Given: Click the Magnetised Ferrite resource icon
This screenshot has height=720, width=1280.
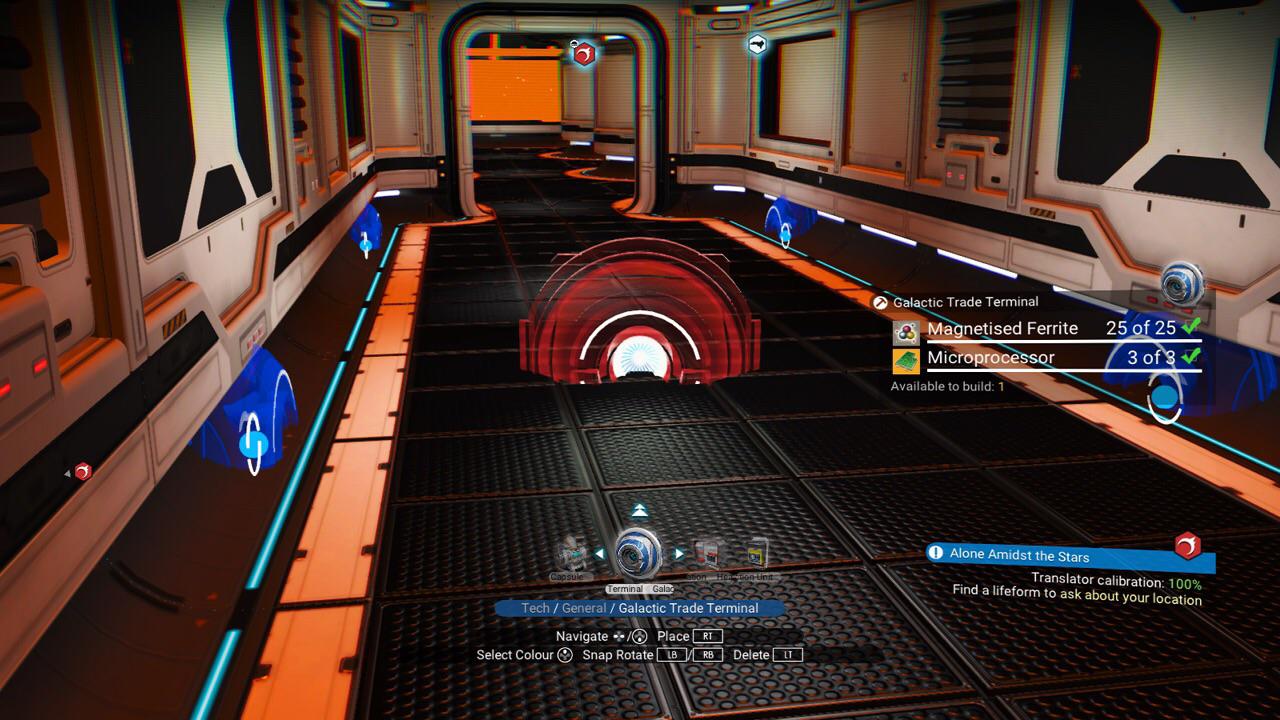Looking at the screenshot, I should click(x=905, y=330).
